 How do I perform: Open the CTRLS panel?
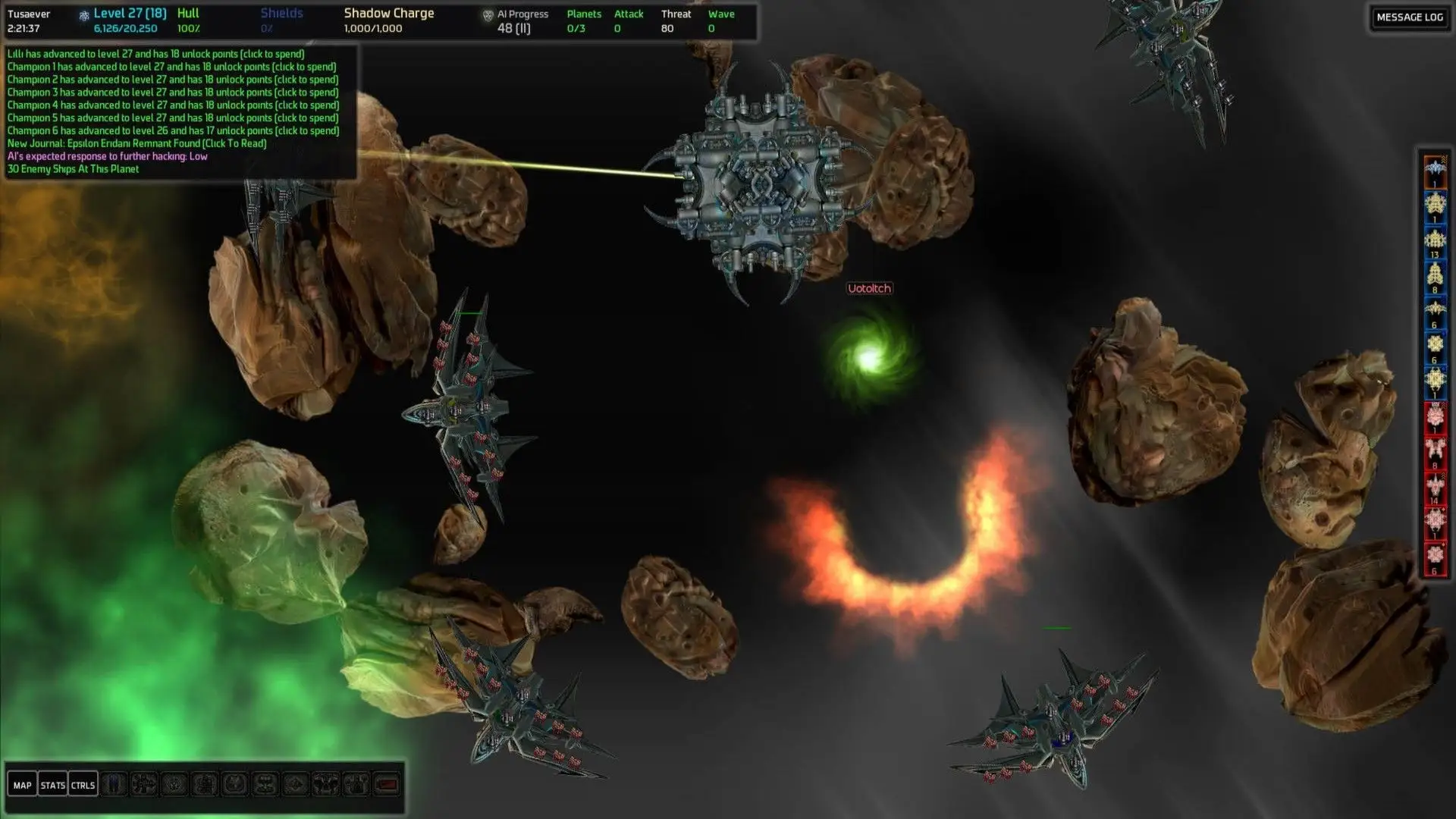pyautogui.click(x=83, y=785)
